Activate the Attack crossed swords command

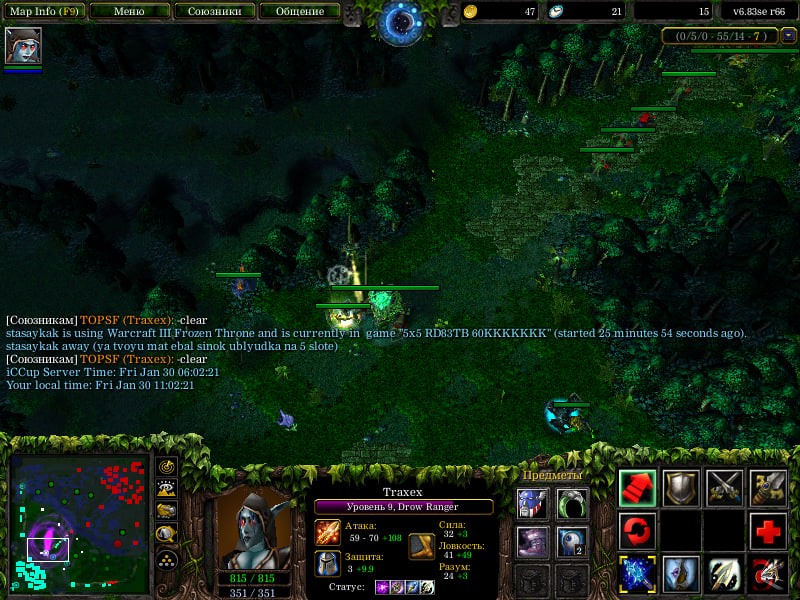point(725,487)
